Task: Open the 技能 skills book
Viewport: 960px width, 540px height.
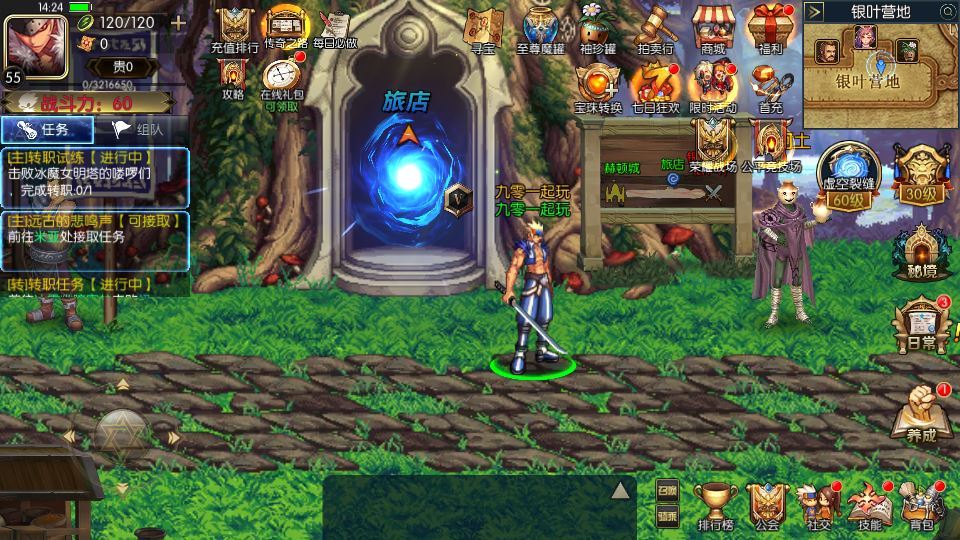Action: pyautogui.click(x=870, y=504)
